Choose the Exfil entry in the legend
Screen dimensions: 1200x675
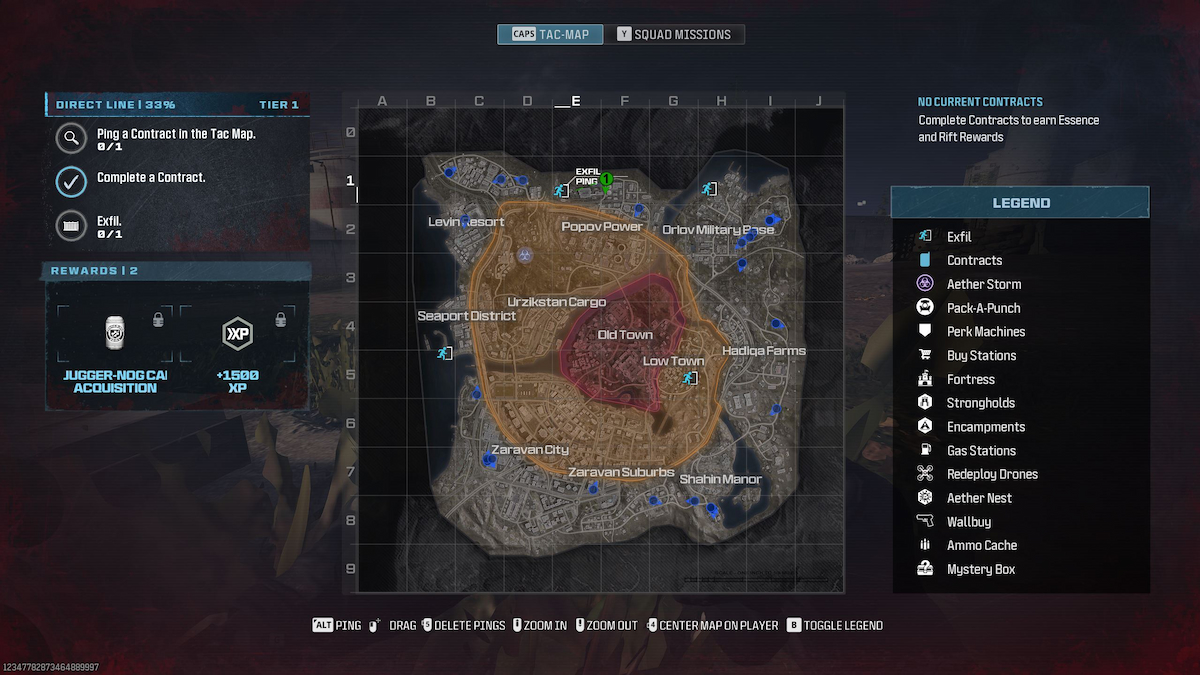[958, 237]
